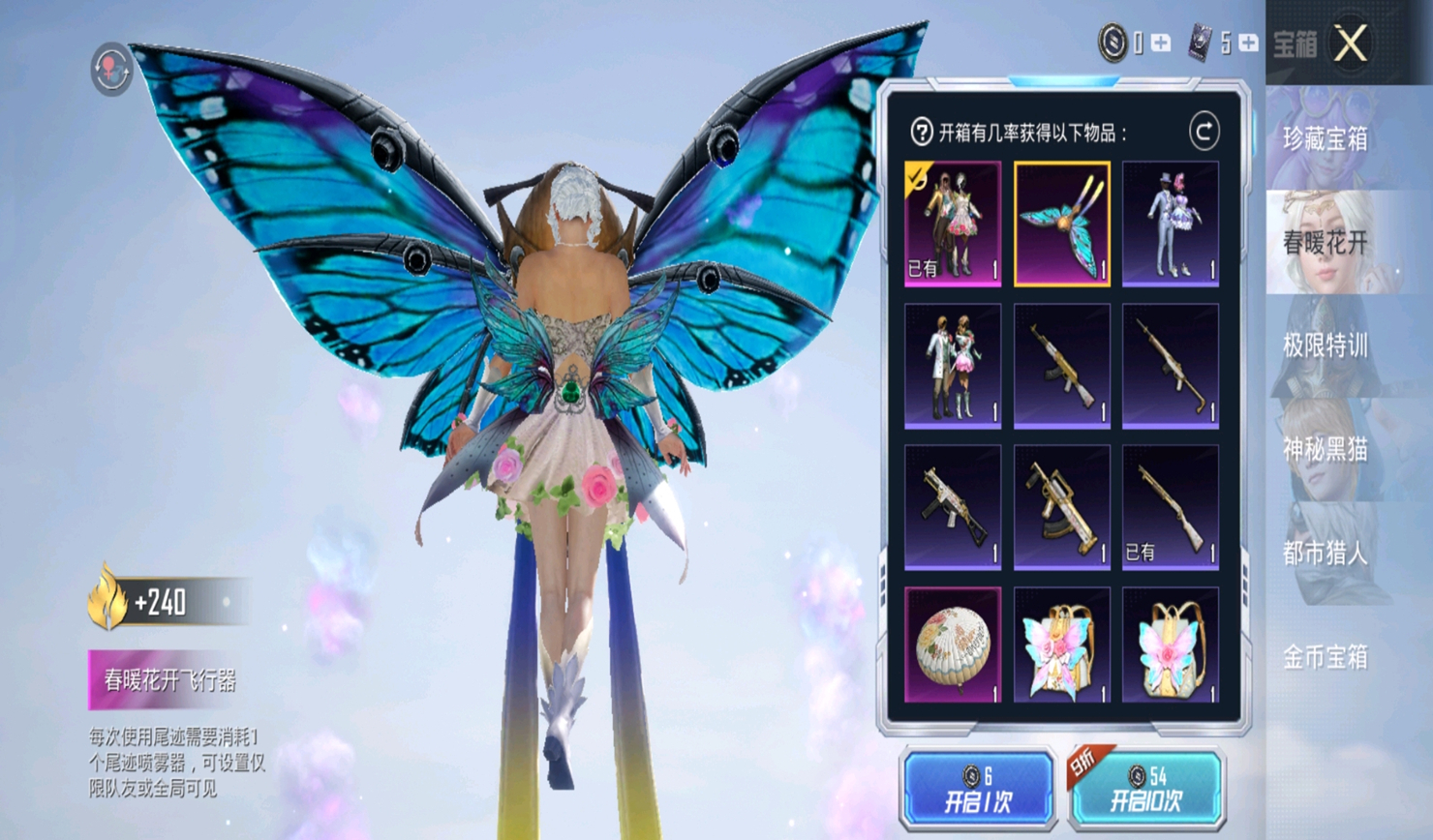The width and height of the screenshot is (1433, 840).
Task: Open crate once for 6 coins
Action: click(978, 789)
